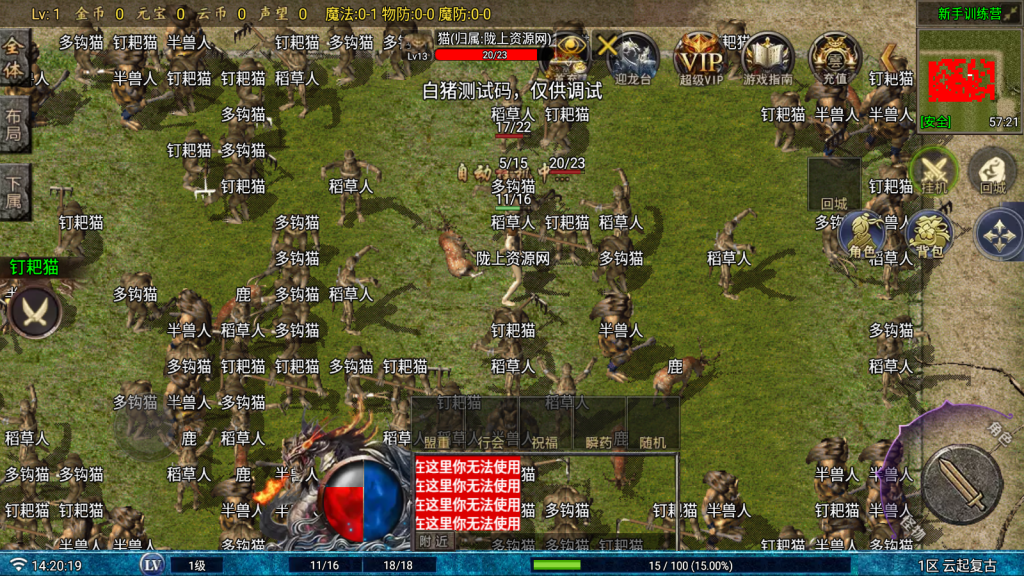
Task: Click the LV badge in the bottom bar
Action: [152, 565]
